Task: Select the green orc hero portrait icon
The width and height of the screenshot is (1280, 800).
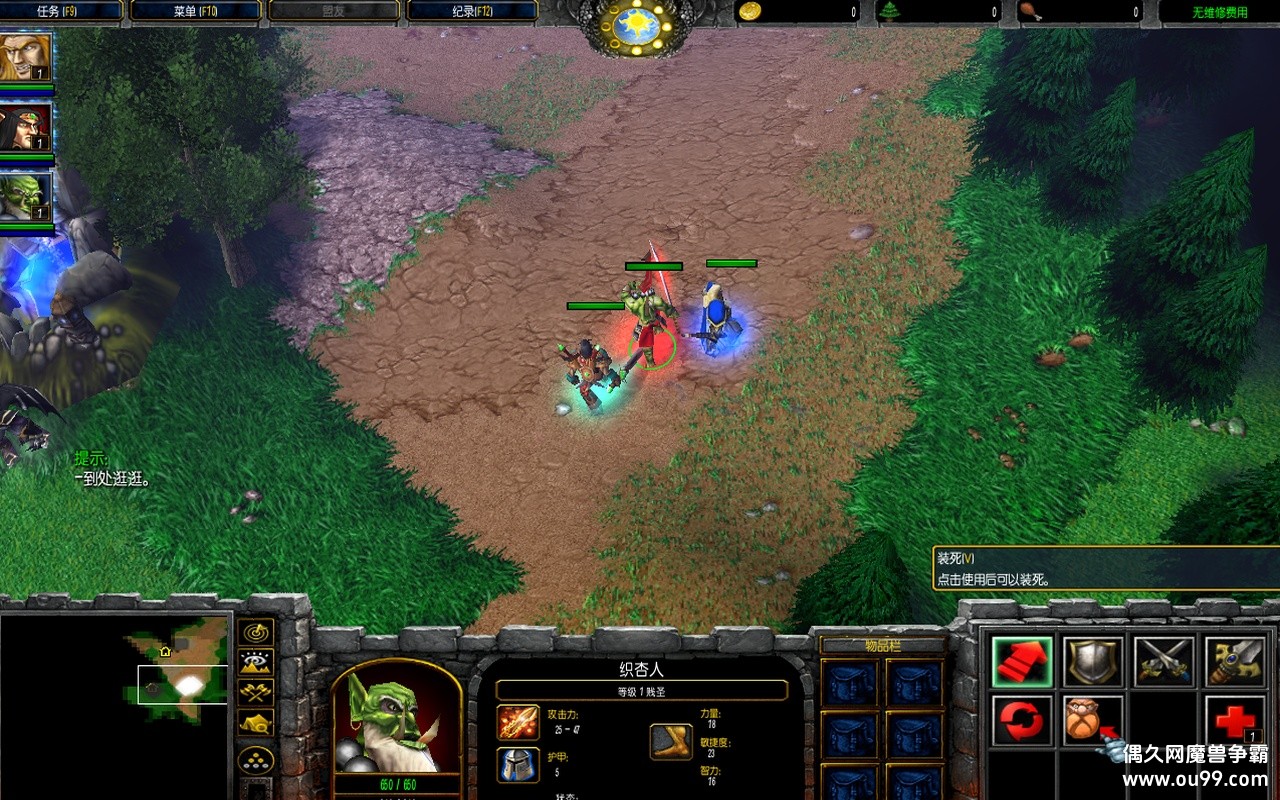Action: pos(26,197)
